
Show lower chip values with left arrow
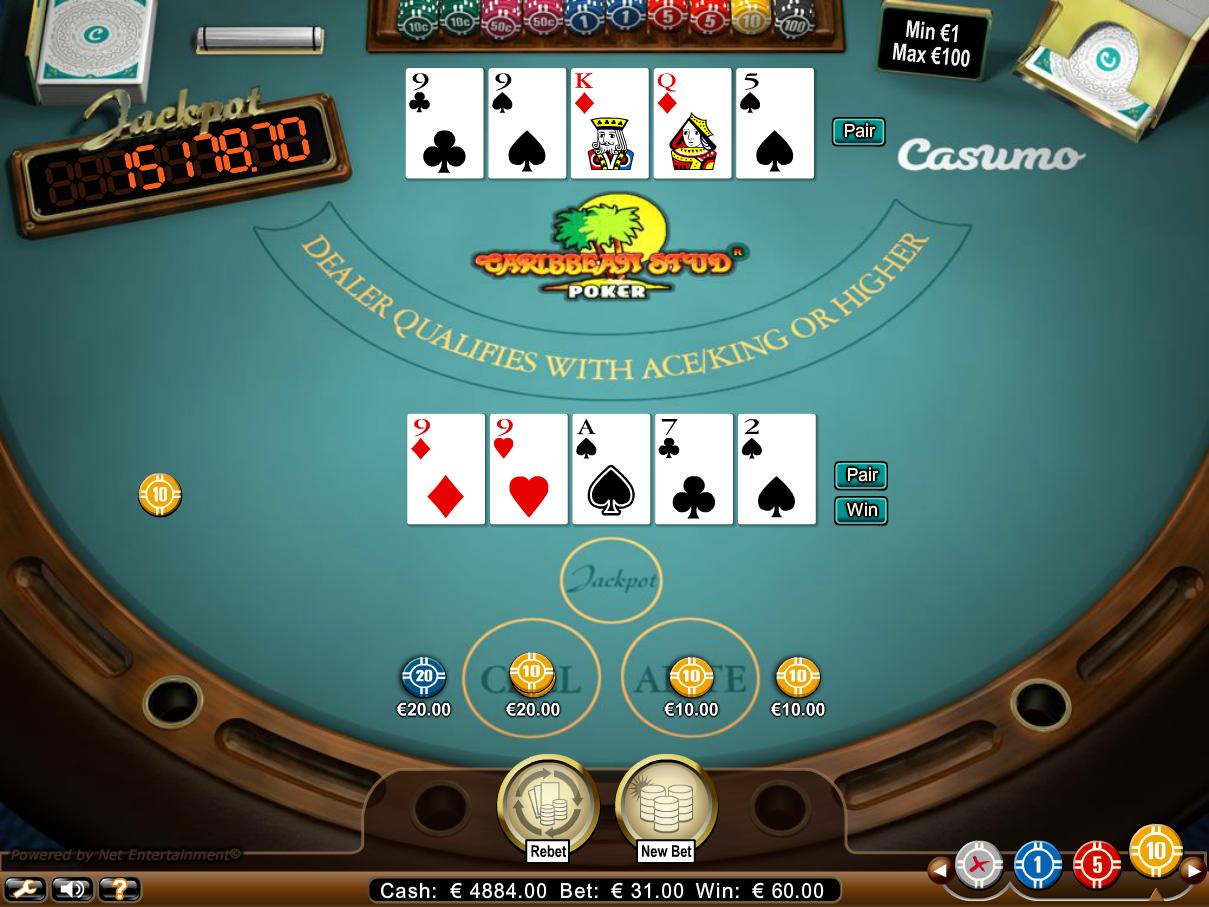(x=938, y=870)
